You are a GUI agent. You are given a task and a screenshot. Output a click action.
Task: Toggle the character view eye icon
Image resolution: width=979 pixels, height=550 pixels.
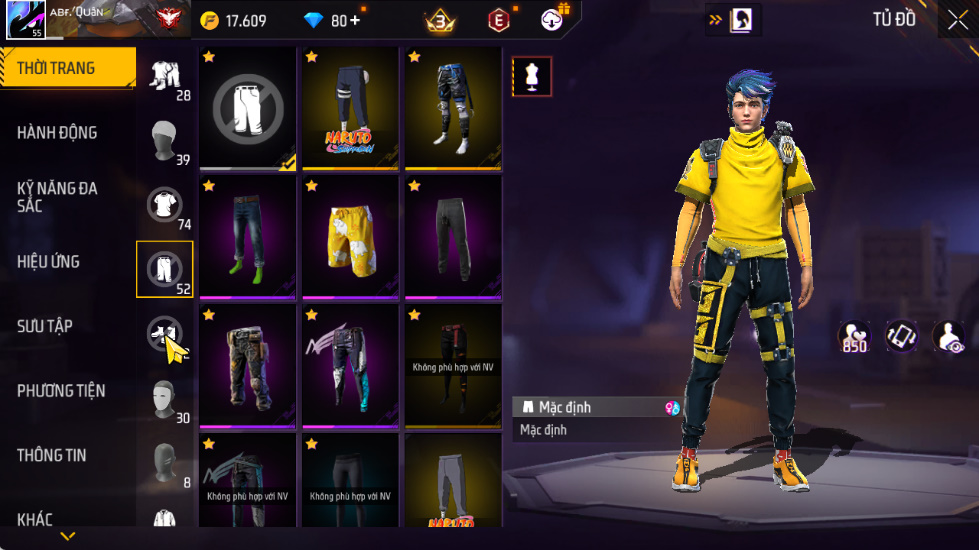[948, 338]
